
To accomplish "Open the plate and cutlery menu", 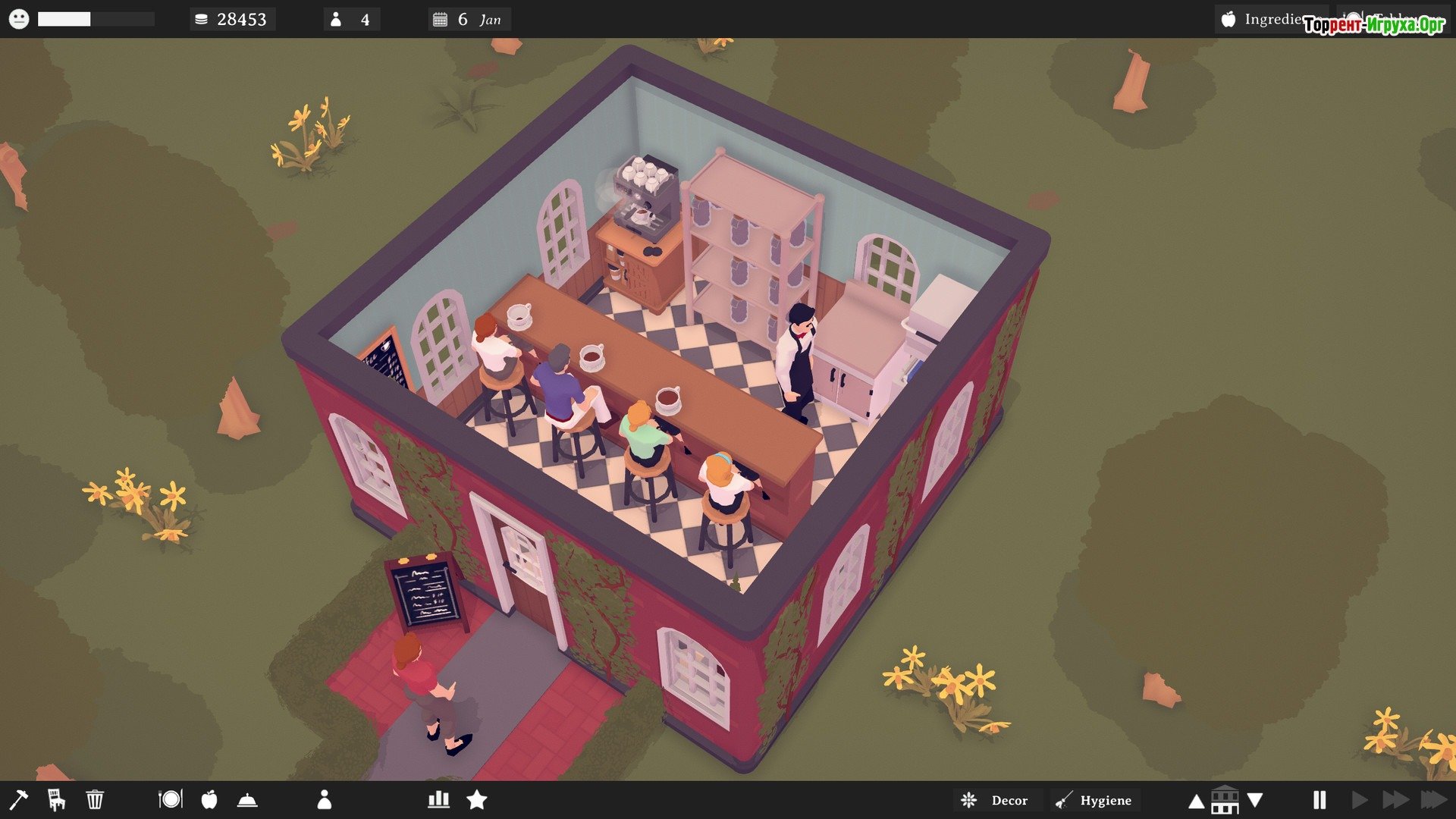I will click(x=171, y=799).
